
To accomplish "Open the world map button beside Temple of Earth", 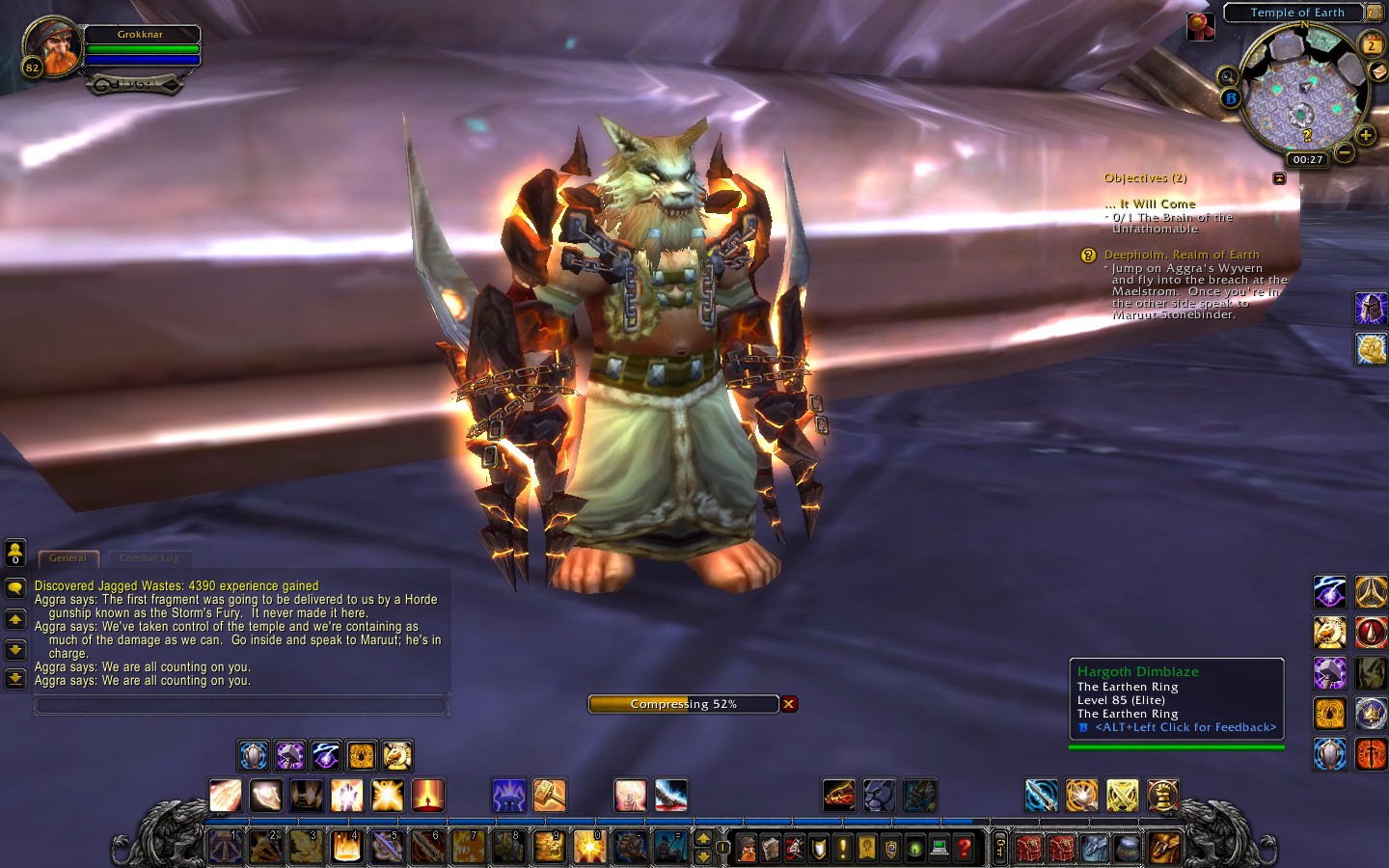I will [1375, 13].
